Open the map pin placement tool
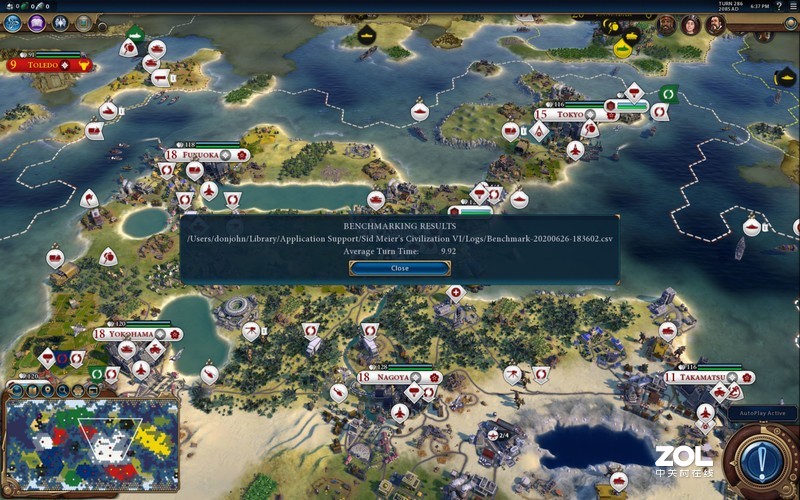 click(x=47, y=389)
